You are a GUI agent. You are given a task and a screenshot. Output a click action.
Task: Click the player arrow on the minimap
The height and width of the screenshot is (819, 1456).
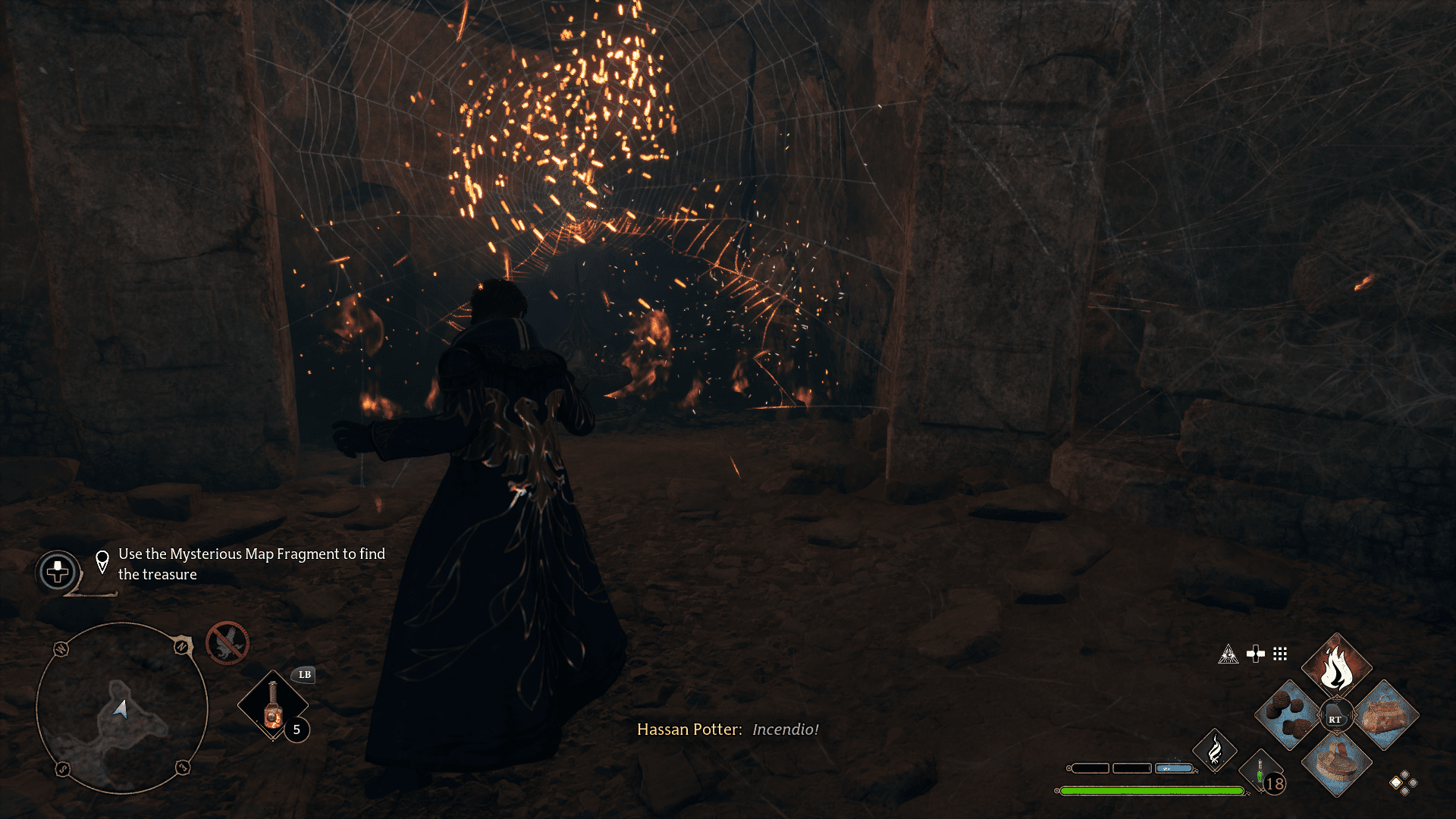(122, 707)
